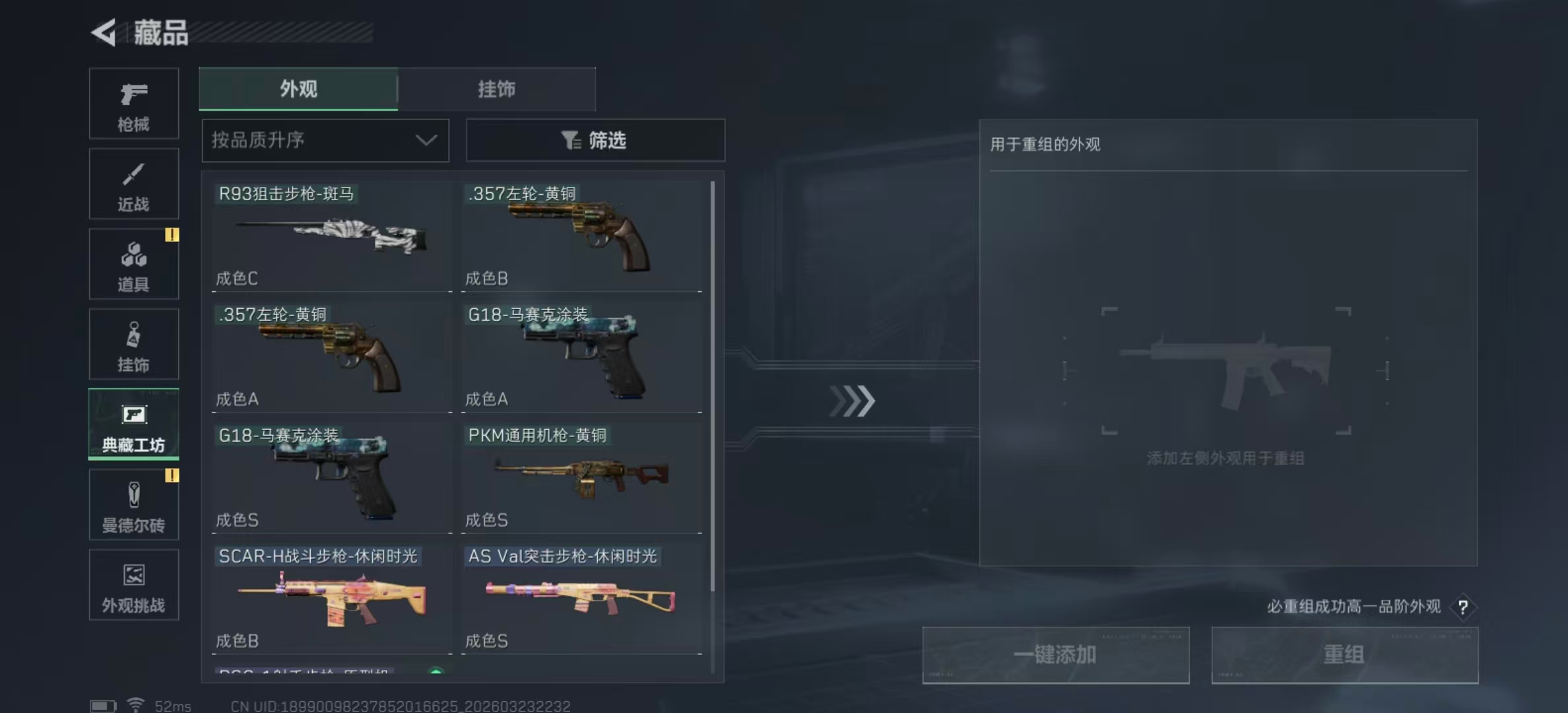
Task: Open the 筛选 filter panel
Action: pyautogui.click(x=595, y=140)
